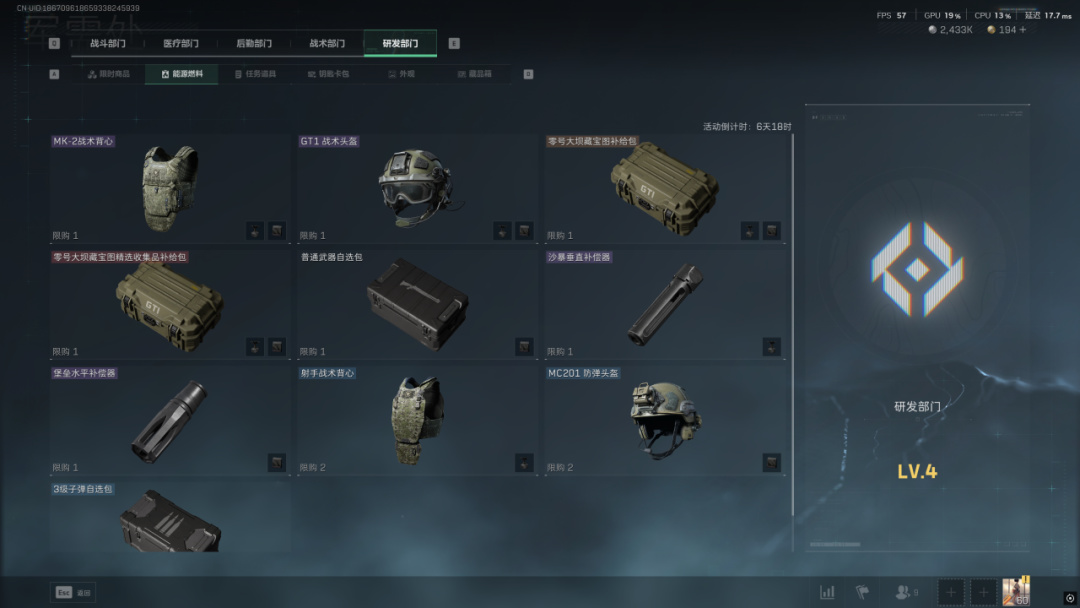Viewport: 1080px width, 608px height.
Task: Select the 普通武器自选包 case
Action: tap(418, 304)
